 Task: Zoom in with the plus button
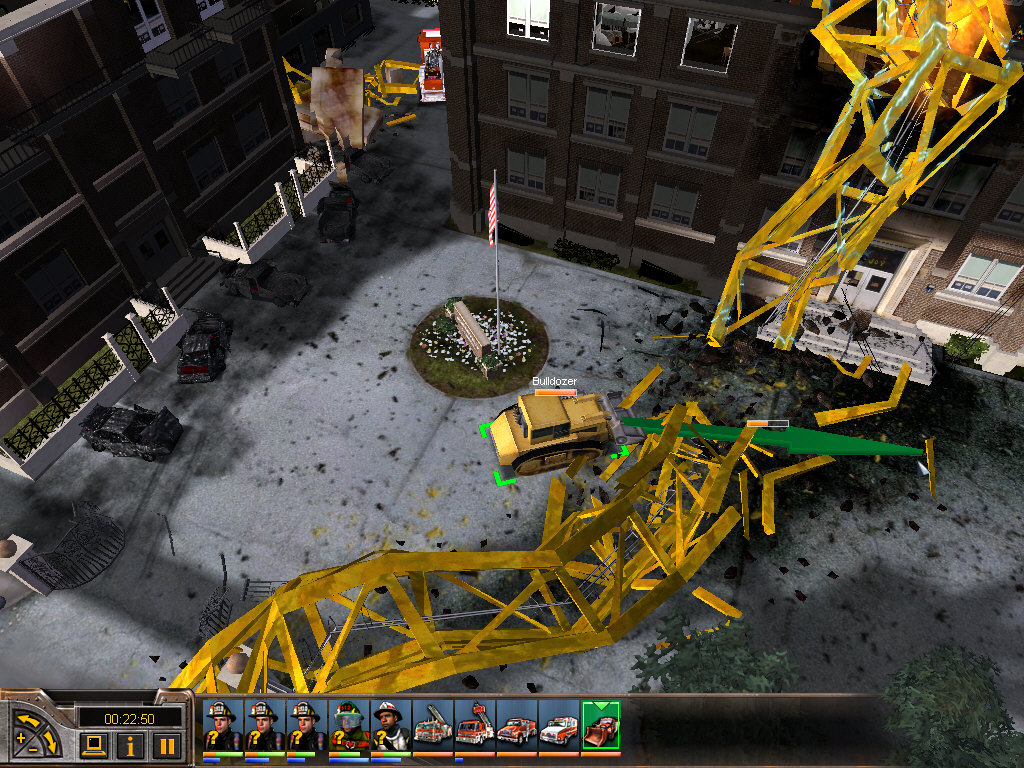pos(21,737)
